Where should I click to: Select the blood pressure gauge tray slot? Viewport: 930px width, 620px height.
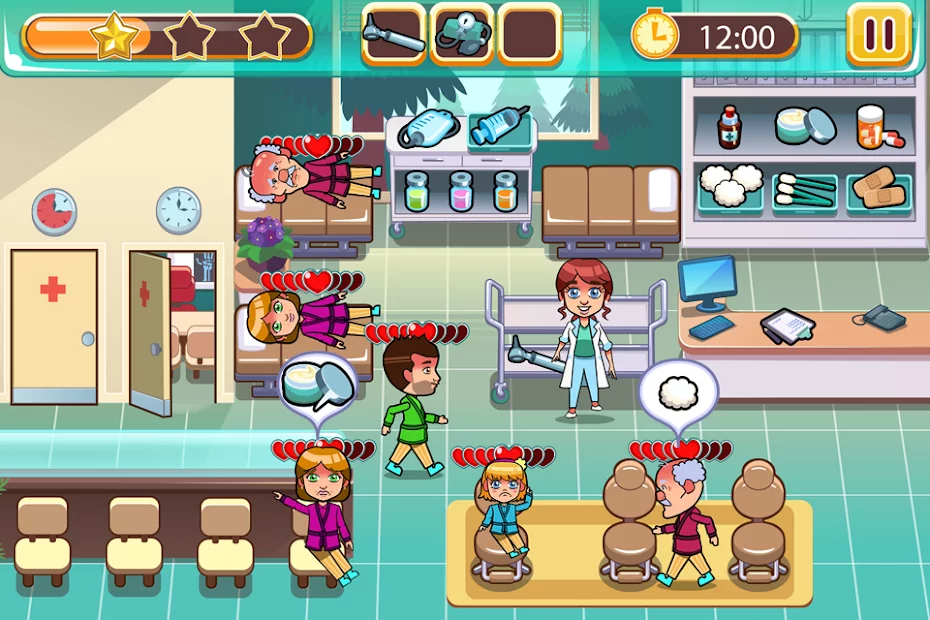pyautogui.click(x=461, y=34)
